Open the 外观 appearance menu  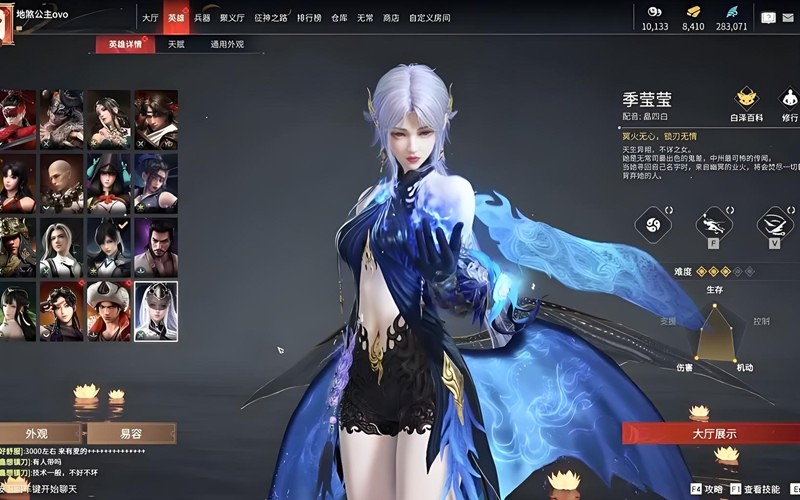pyautogui.click(x=37, y=434)
